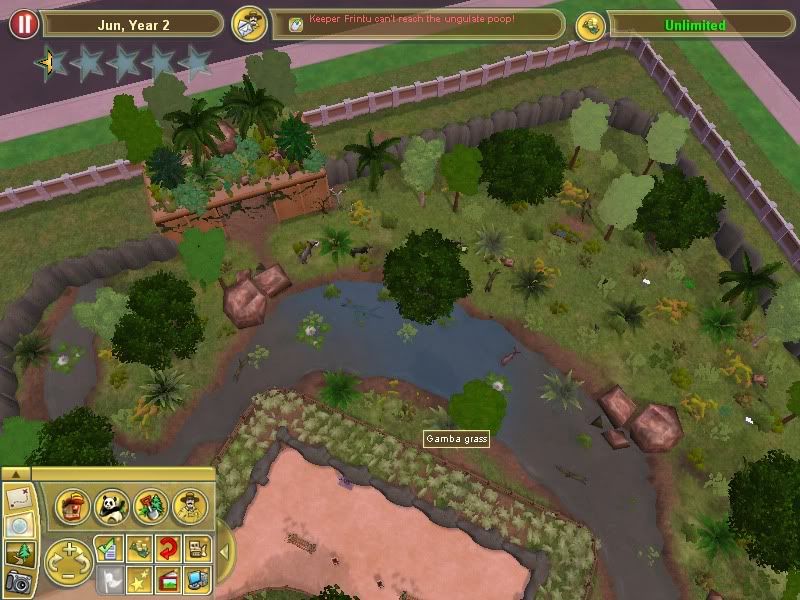800x600 pixels.
Task: Zoom in with the plus button
Action: tap(68, 550)
